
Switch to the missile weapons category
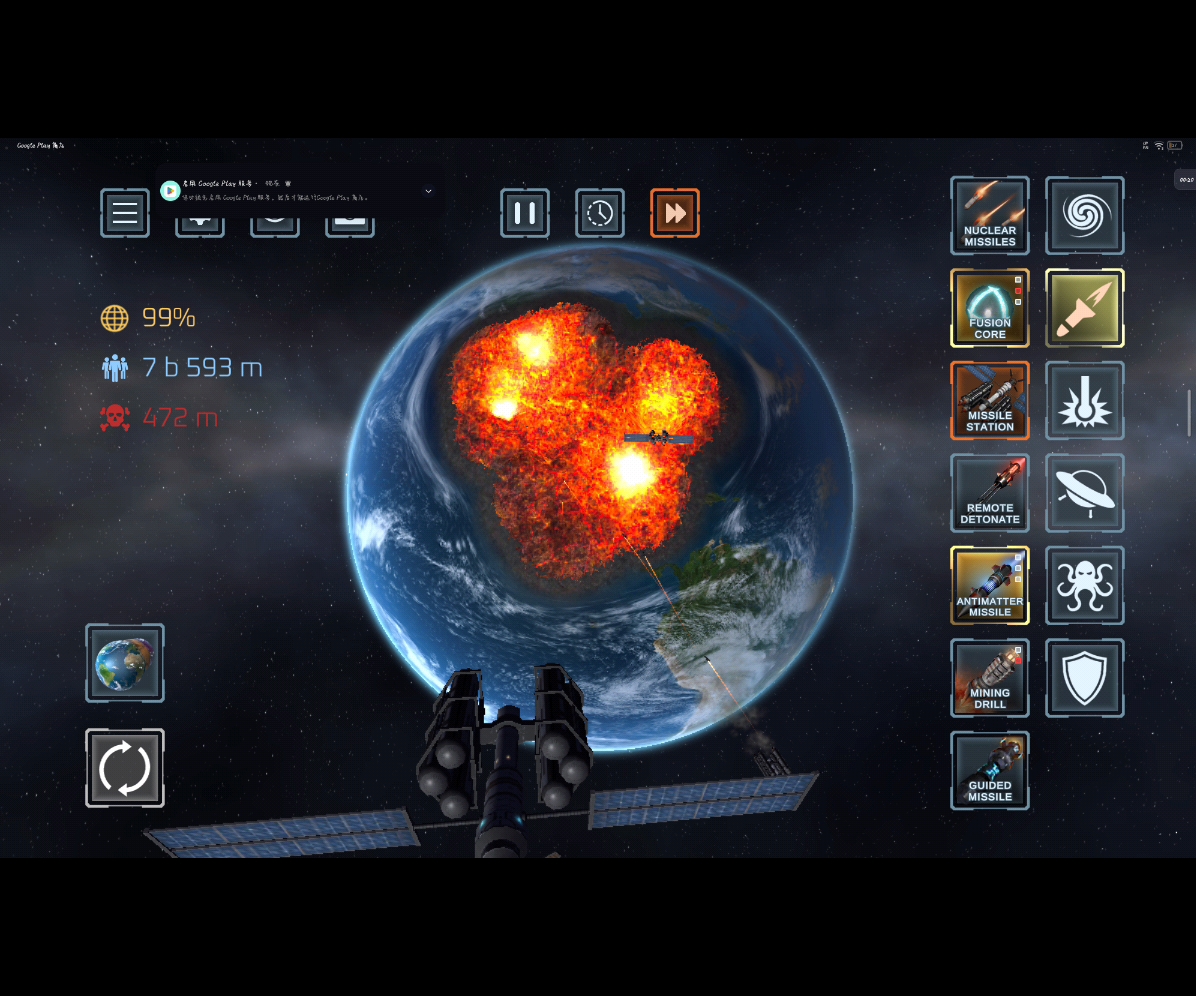(1085, 308)
